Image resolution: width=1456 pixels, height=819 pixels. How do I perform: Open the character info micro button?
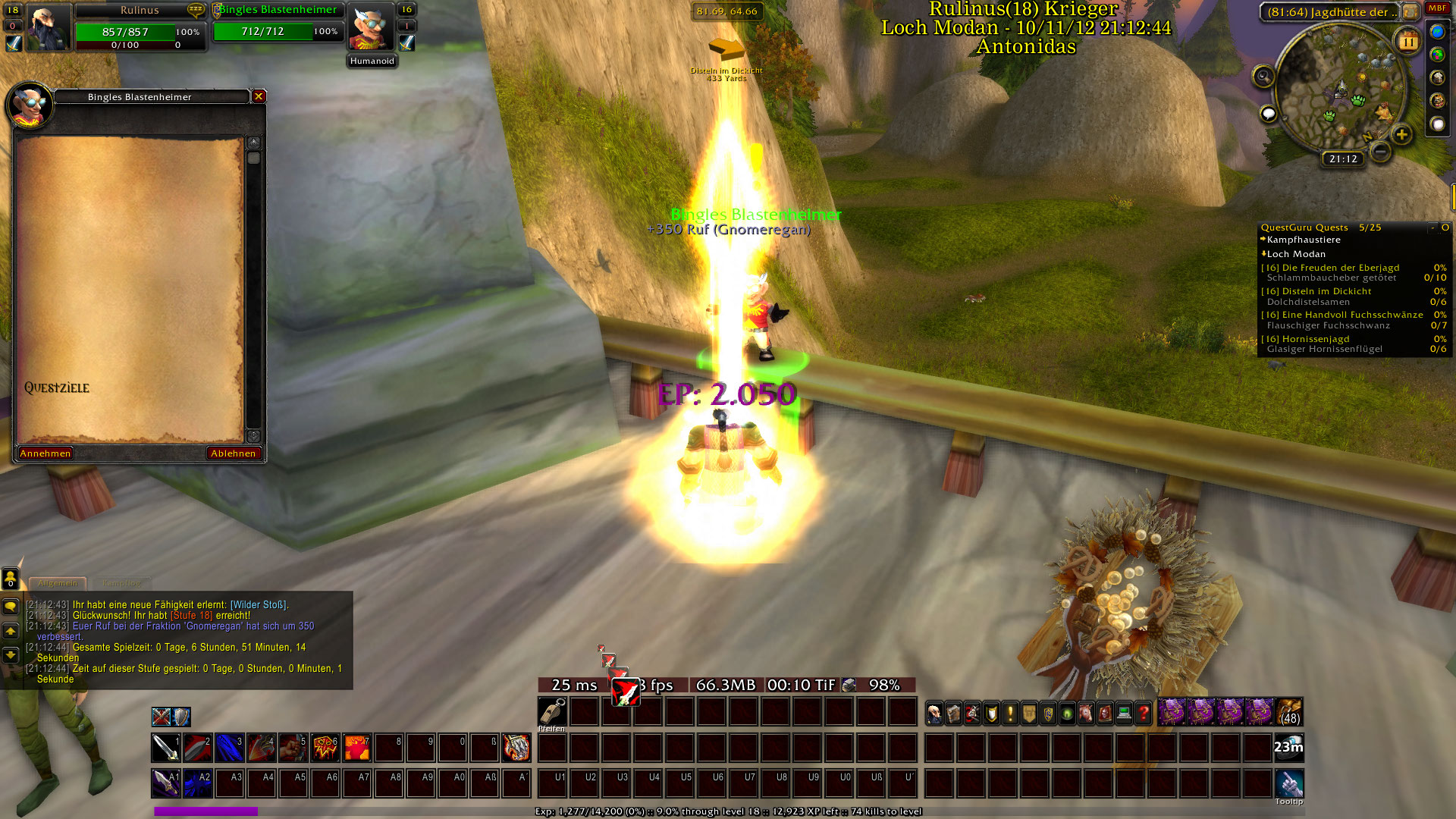tap(935, 714)
